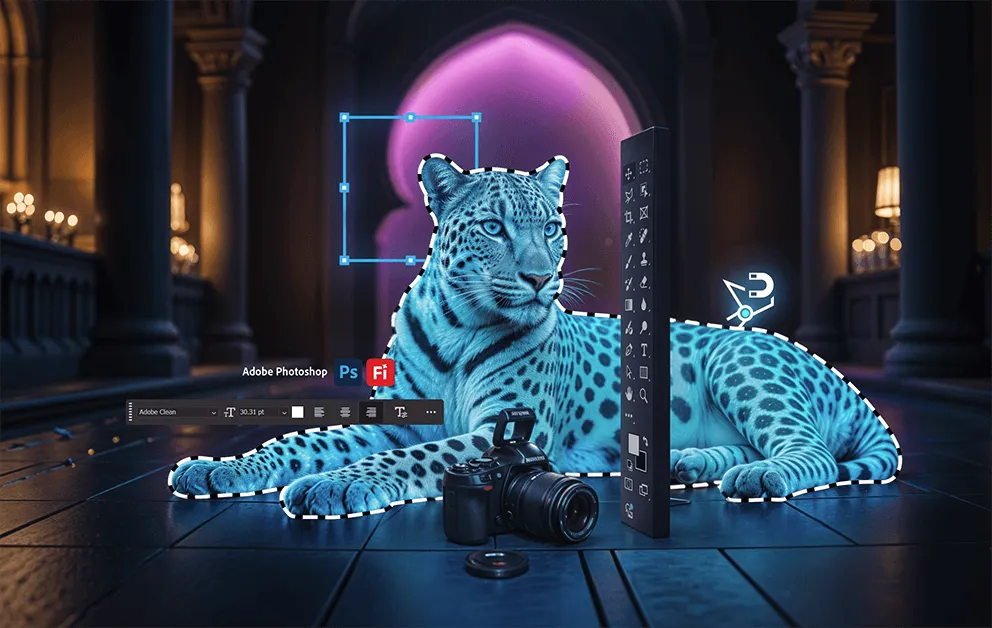This screenshot has width=992, height=628.
Task: Click the Photoshop Ps app icon
Action: 349,372
